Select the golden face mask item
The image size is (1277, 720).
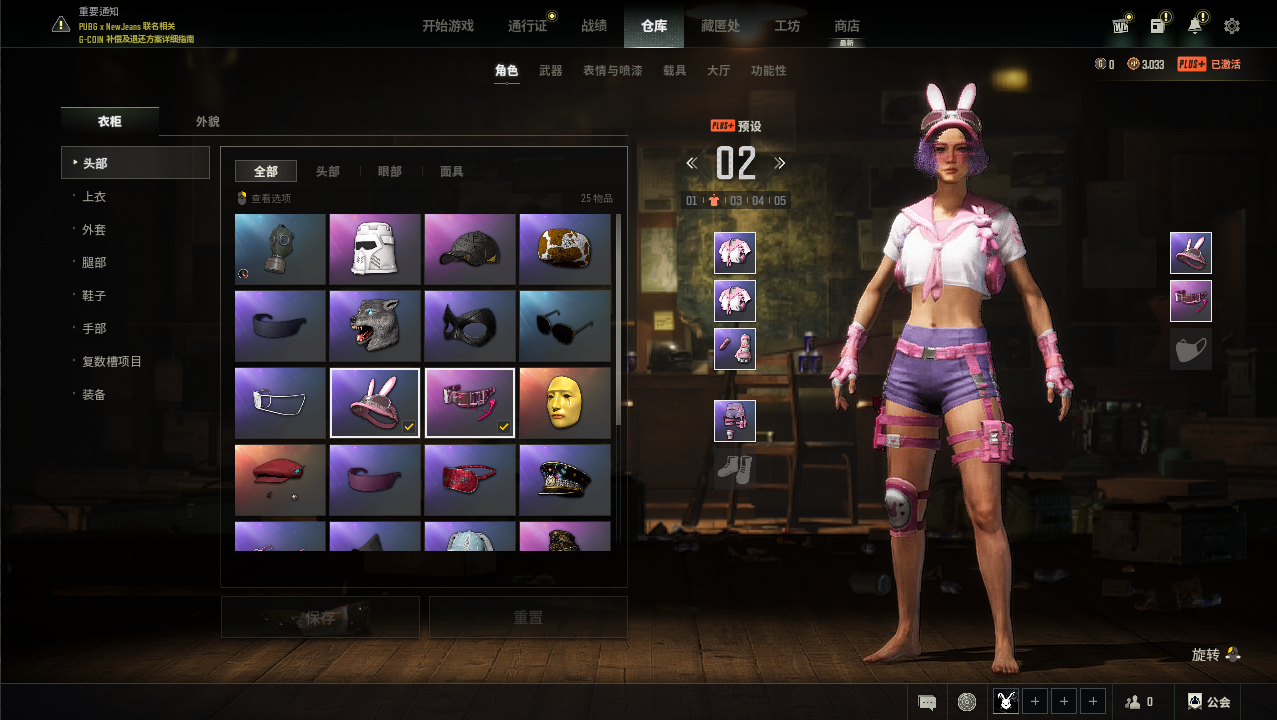click(565, 403)
